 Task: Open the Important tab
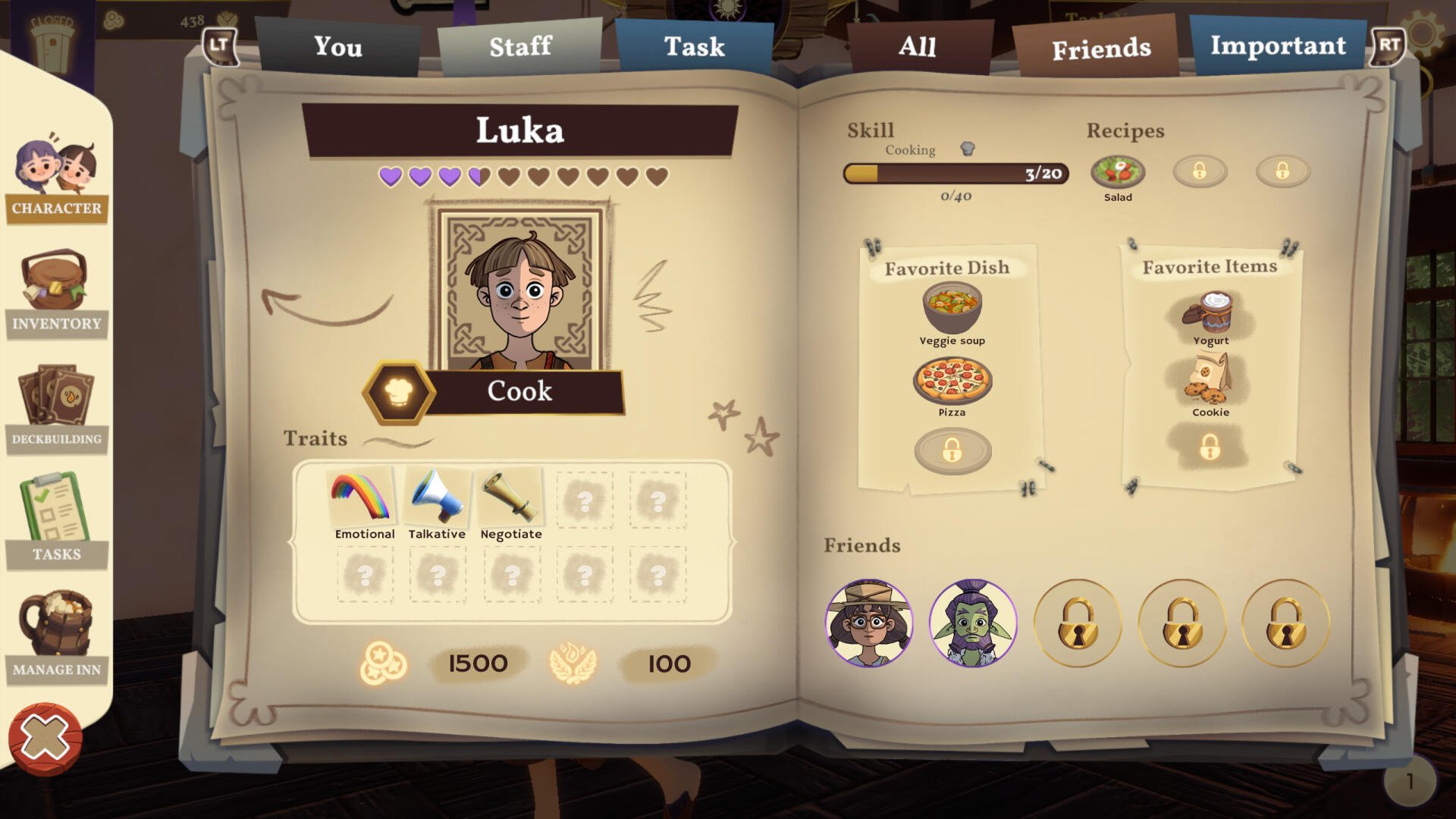point(1279,45)
